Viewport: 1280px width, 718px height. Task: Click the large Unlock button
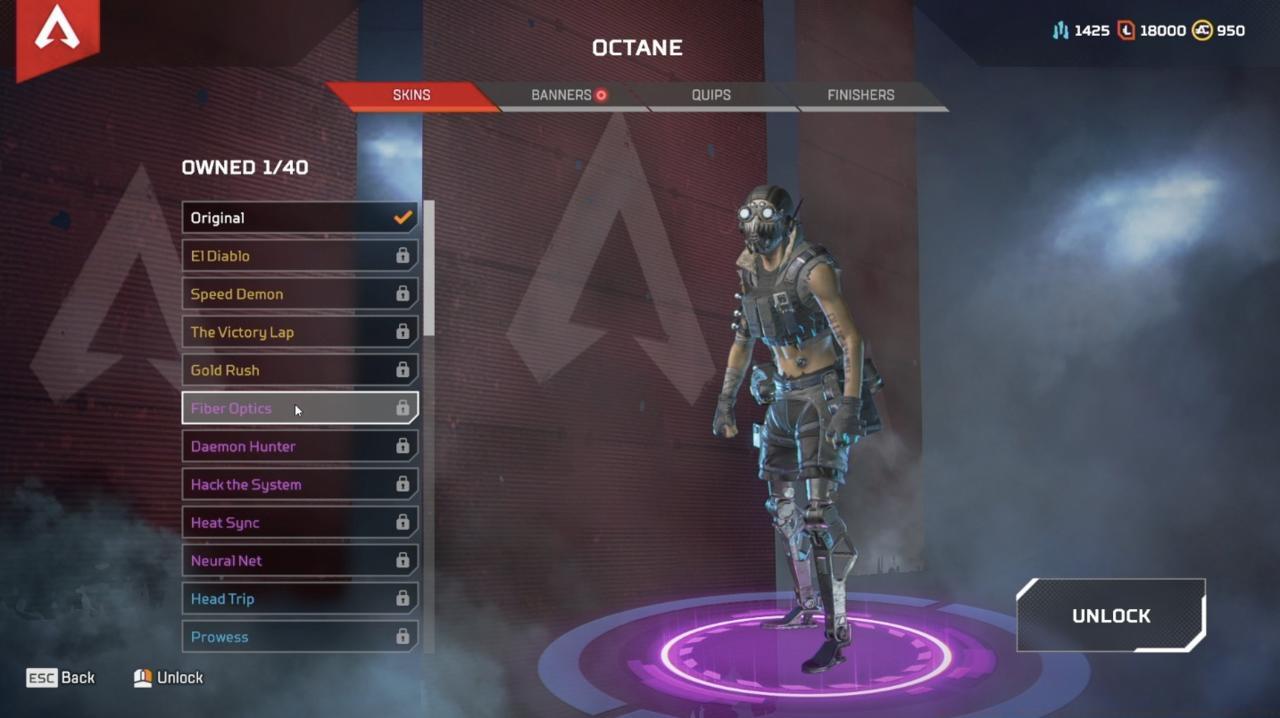1111,616
